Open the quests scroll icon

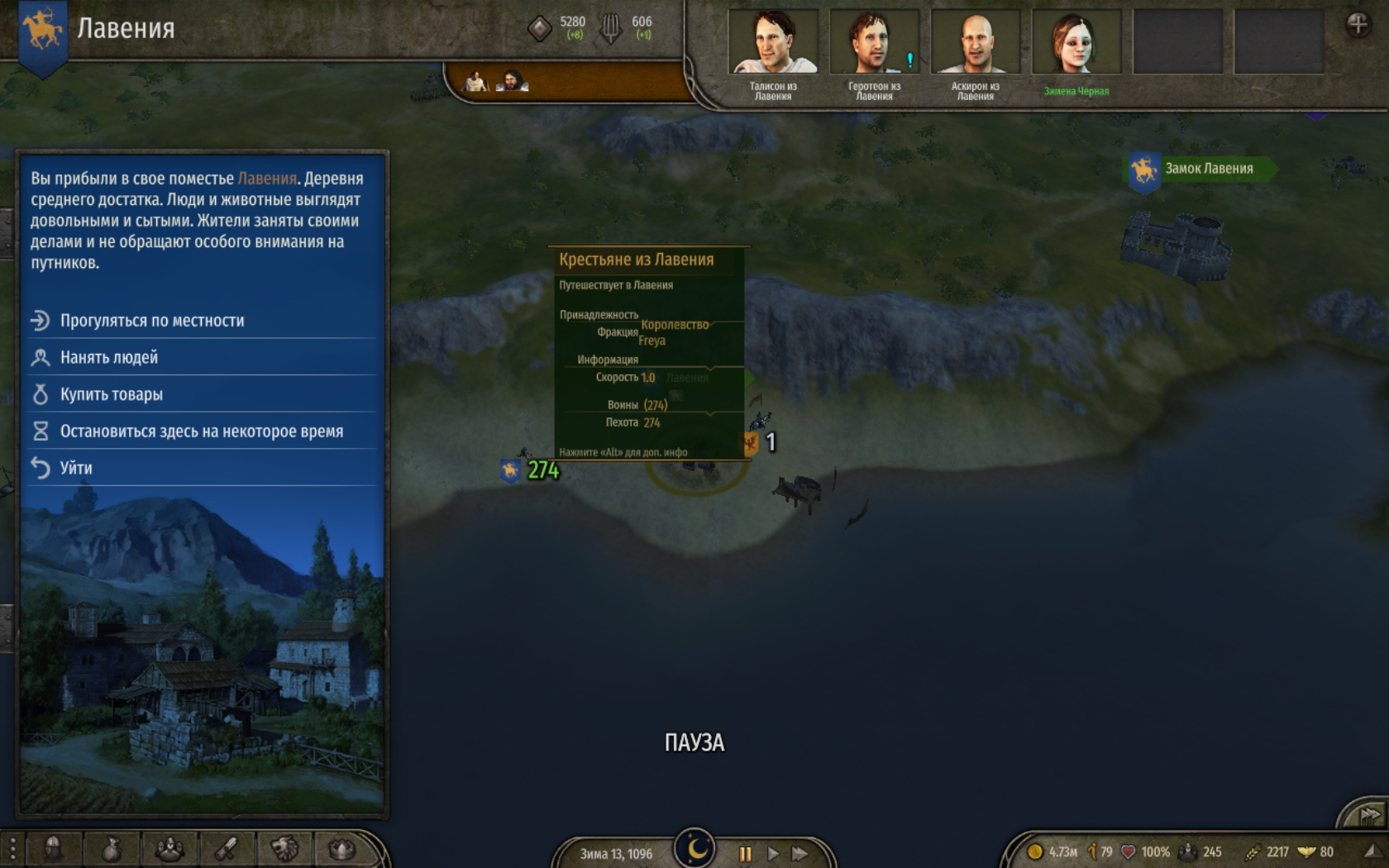tap(227, 849)
